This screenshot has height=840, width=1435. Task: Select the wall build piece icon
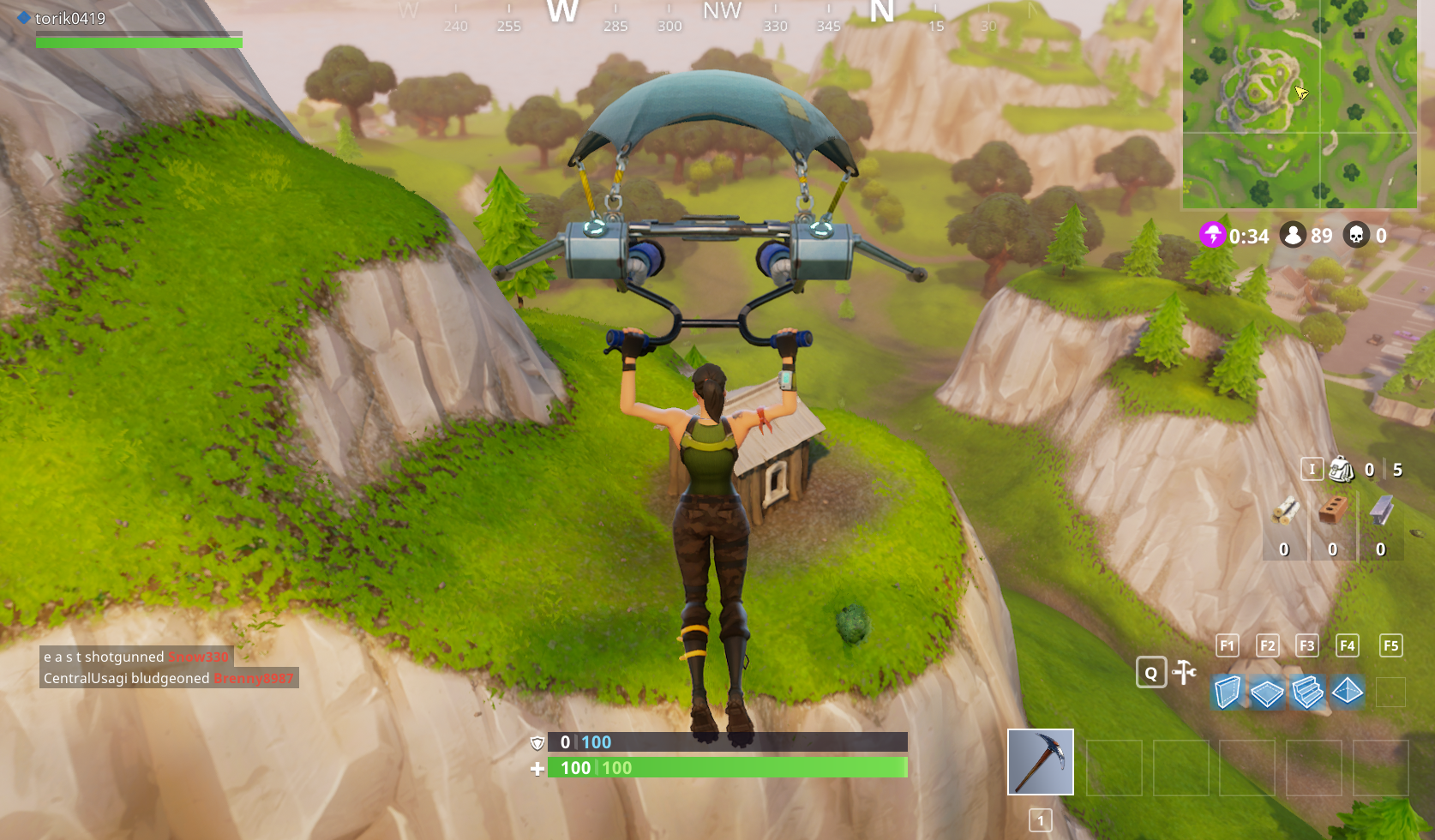point(1228,693)
